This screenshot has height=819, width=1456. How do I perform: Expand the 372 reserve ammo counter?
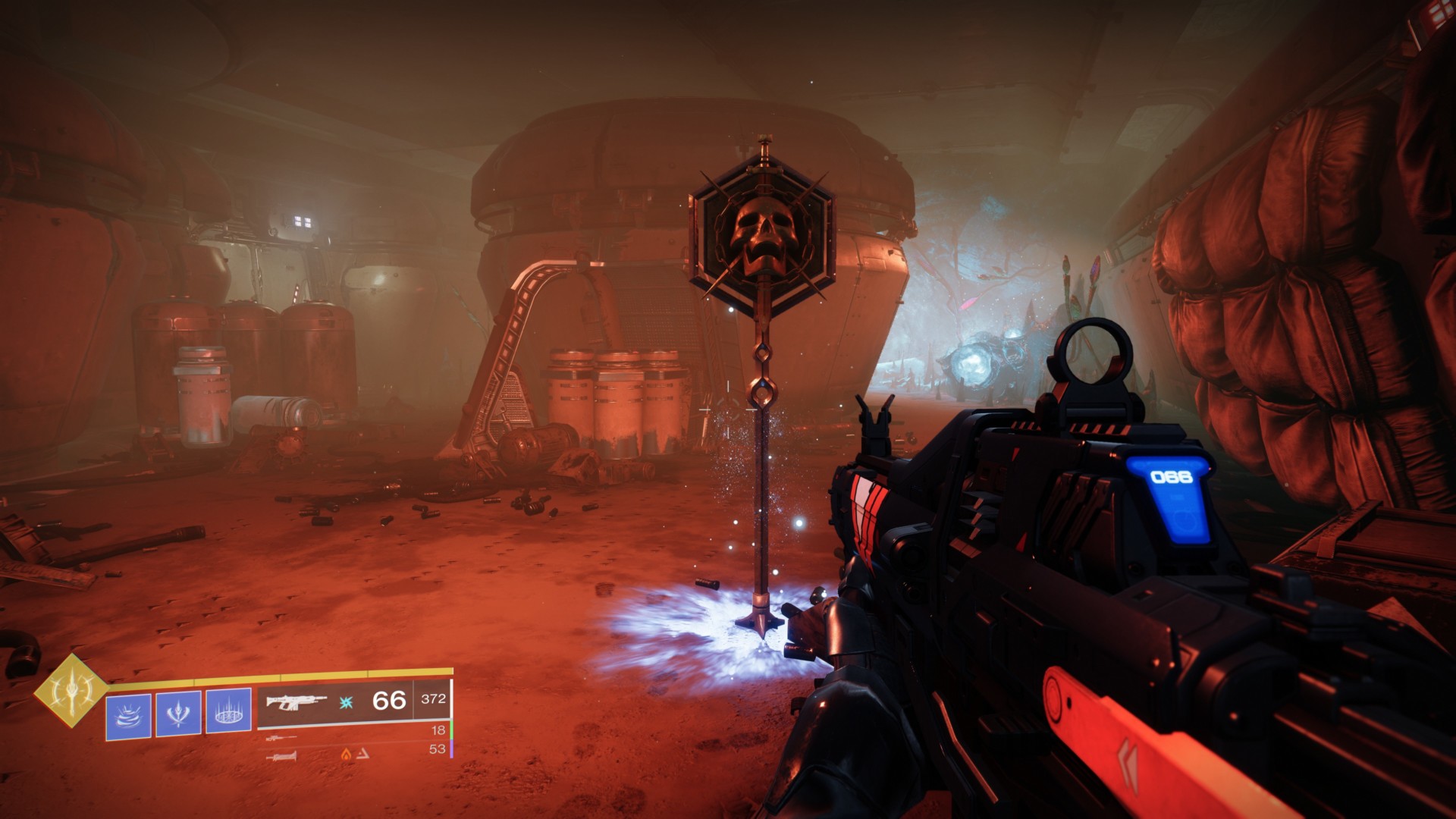433,700
